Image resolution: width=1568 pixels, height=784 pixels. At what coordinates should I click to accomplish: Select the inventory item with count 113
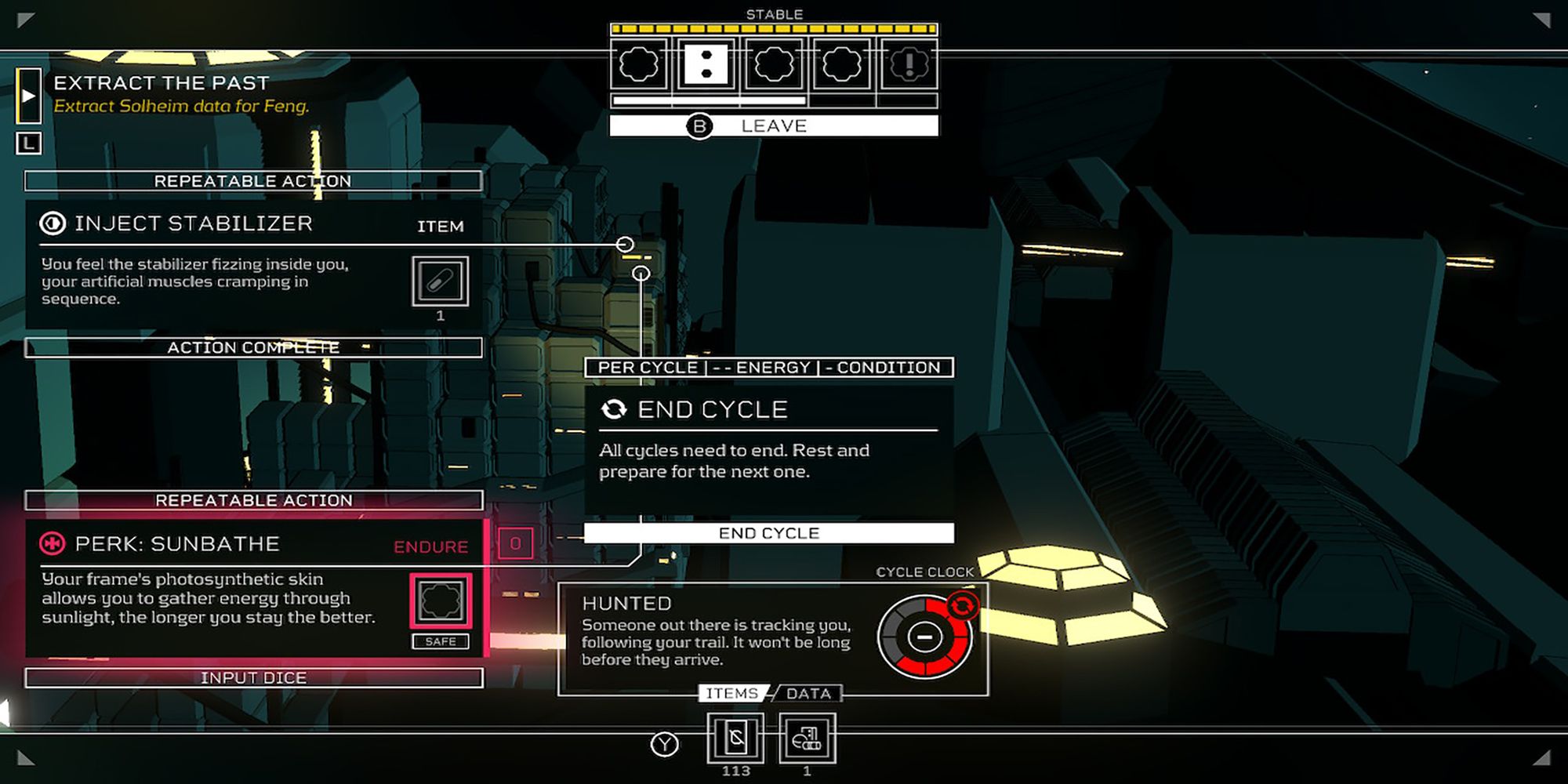pos(735,738)
